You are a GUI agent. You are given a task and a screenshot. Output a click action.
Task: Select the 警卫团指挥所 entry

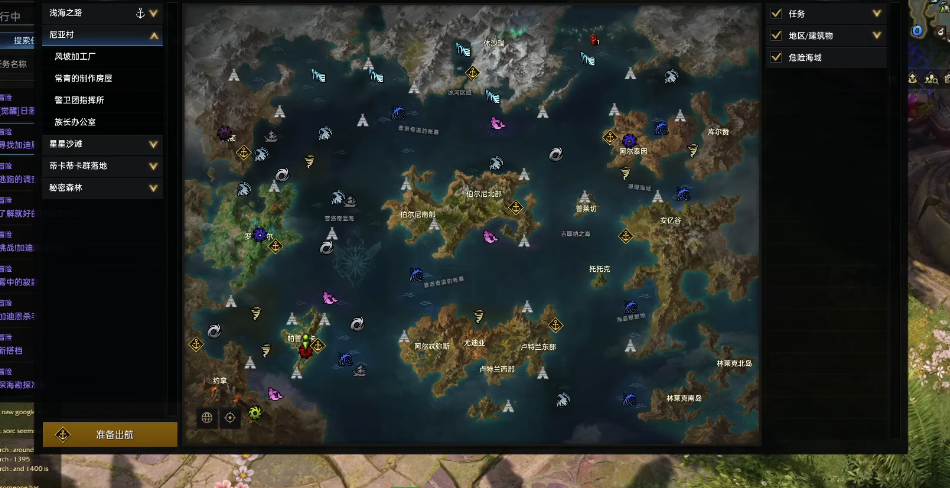[80, 100]
